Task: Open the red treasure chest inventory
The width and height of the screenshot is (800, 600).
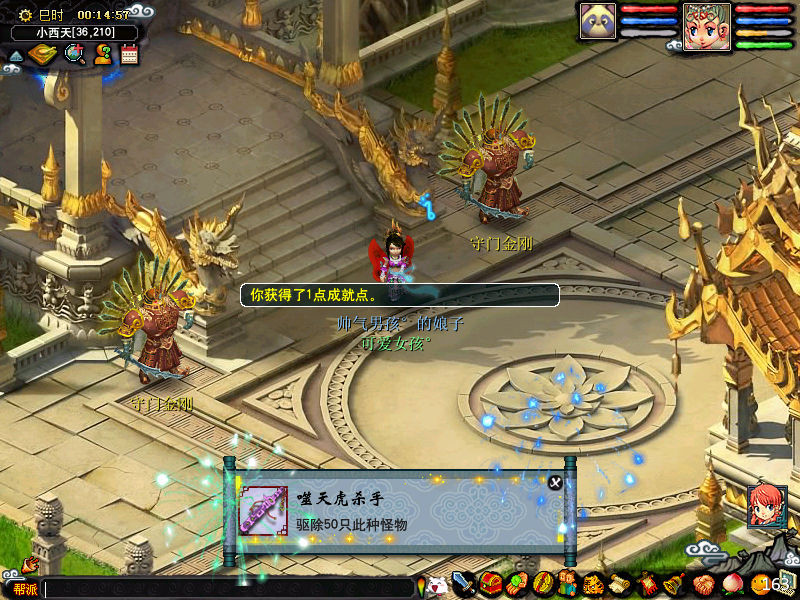Action: [x=490, y=583]
